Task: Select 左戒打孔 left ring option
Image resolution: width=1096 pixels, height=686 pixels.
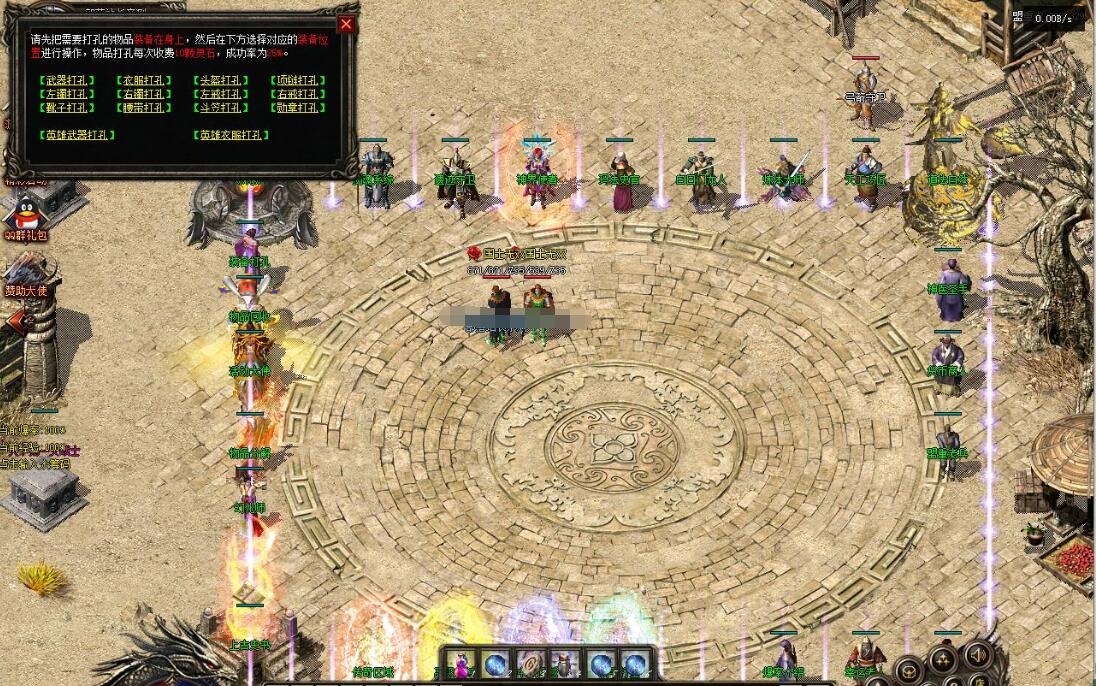Action: [x=219, y=94]
